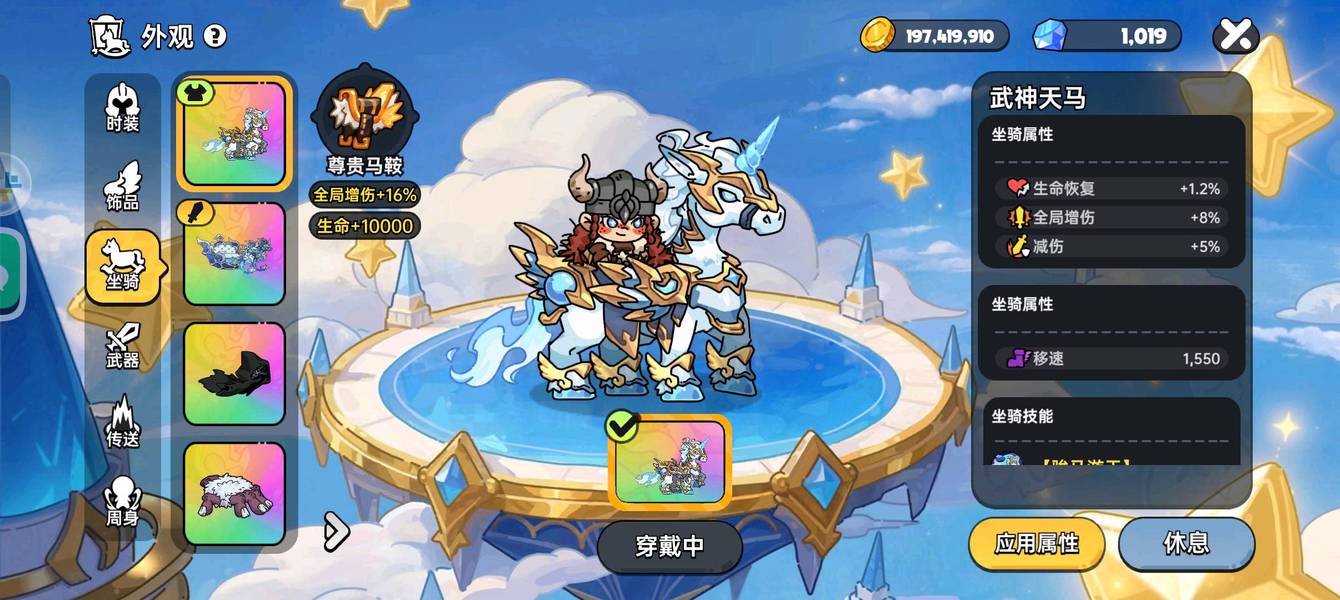Close the appearance screen

click(1236, 36)
